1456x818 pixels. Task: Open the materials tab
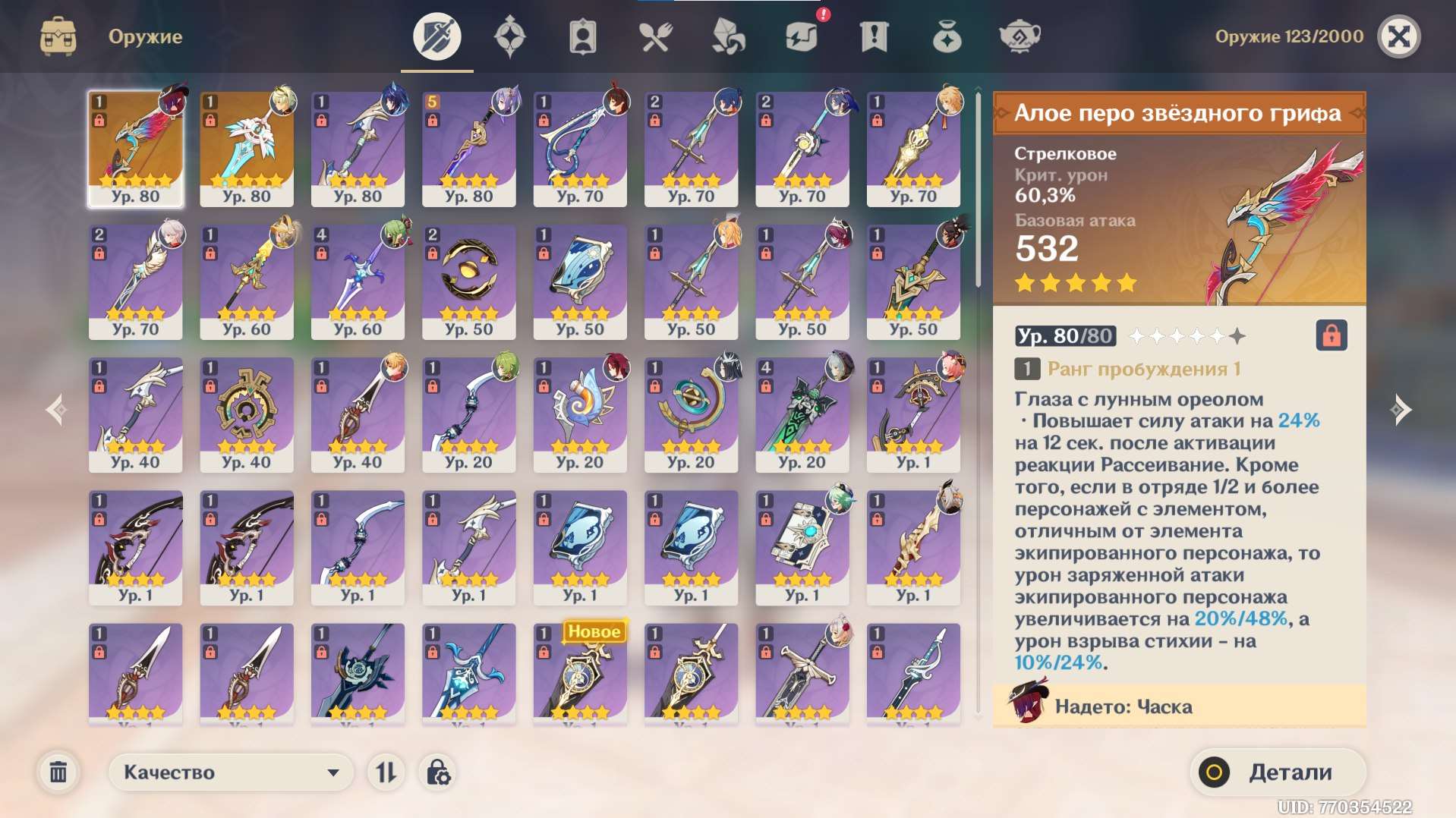(x=728, y=36)
